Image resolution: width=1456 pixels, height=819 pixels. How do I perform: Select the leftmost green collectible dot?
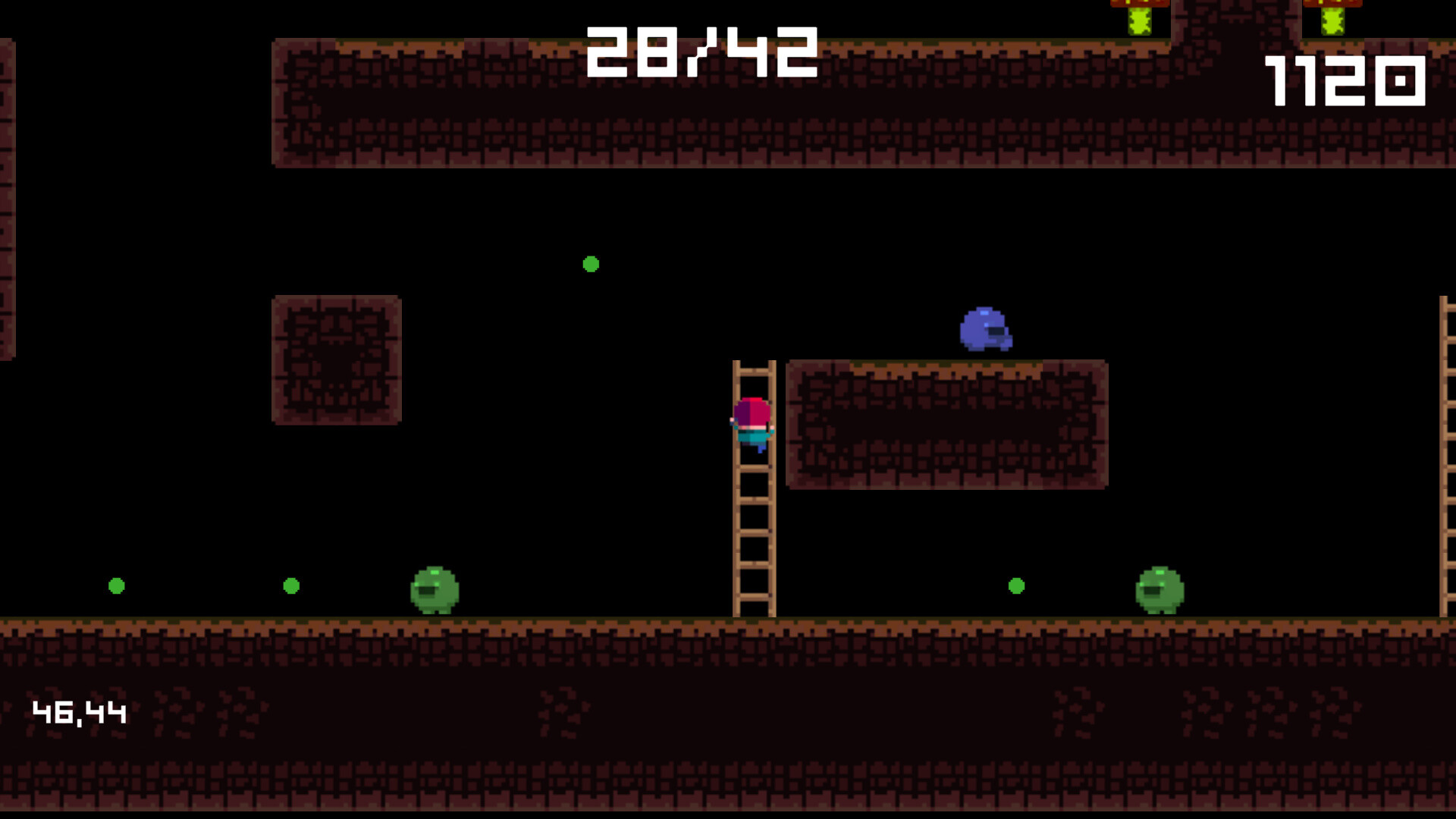(x=118, y=585)
